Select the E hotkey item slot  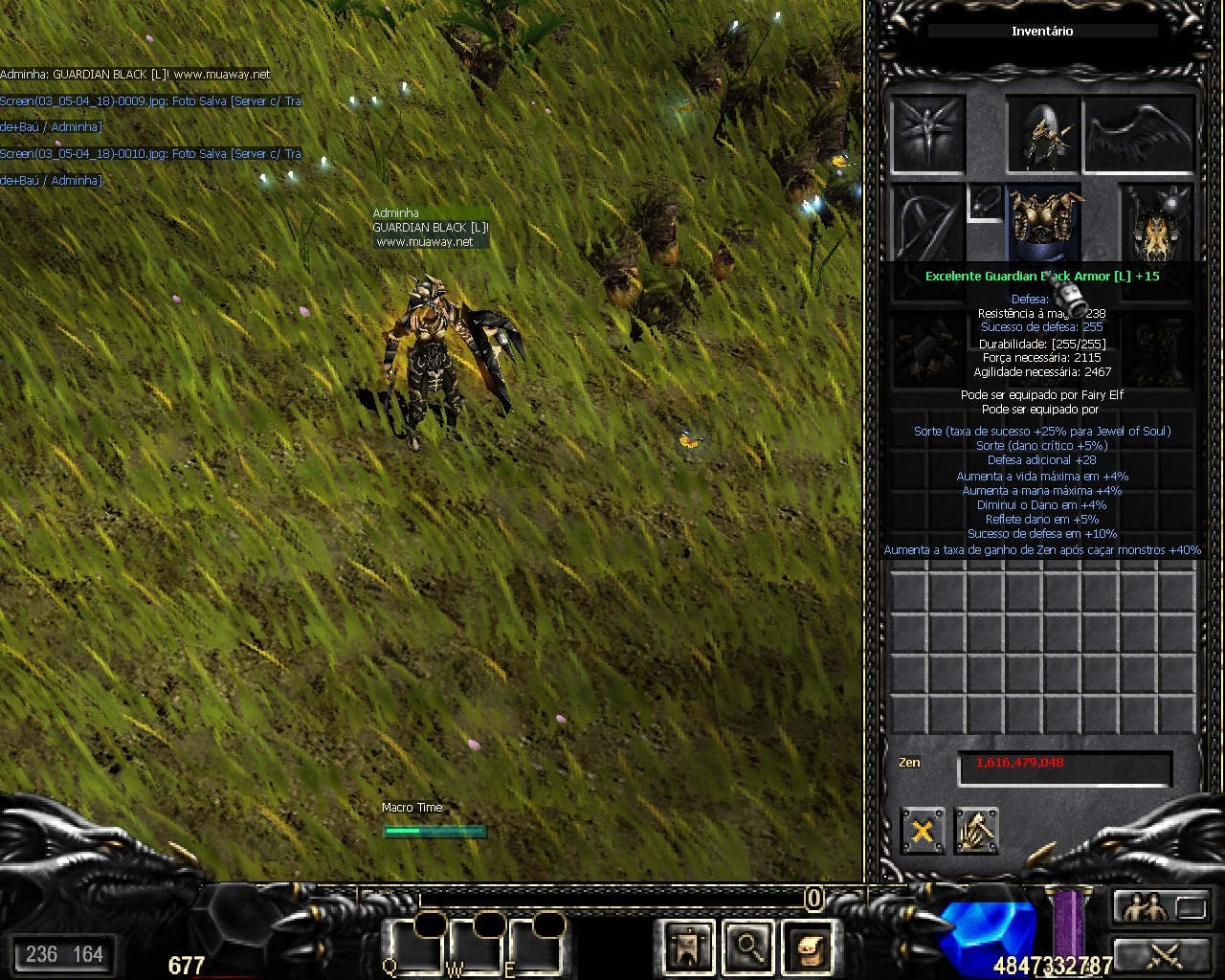point(536,947)
